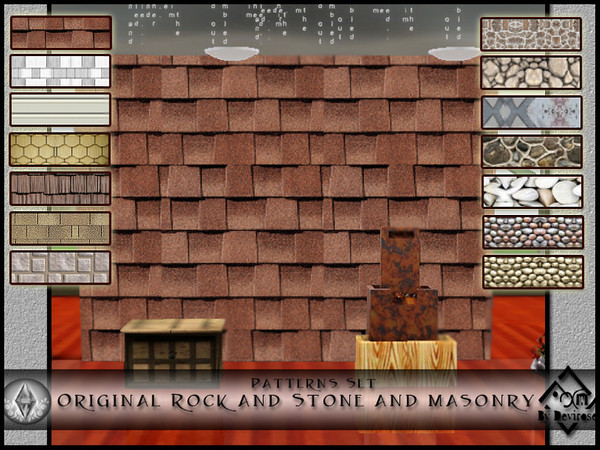
Task: Choose the large white pebbles pattern
Action: pos(531,192)
